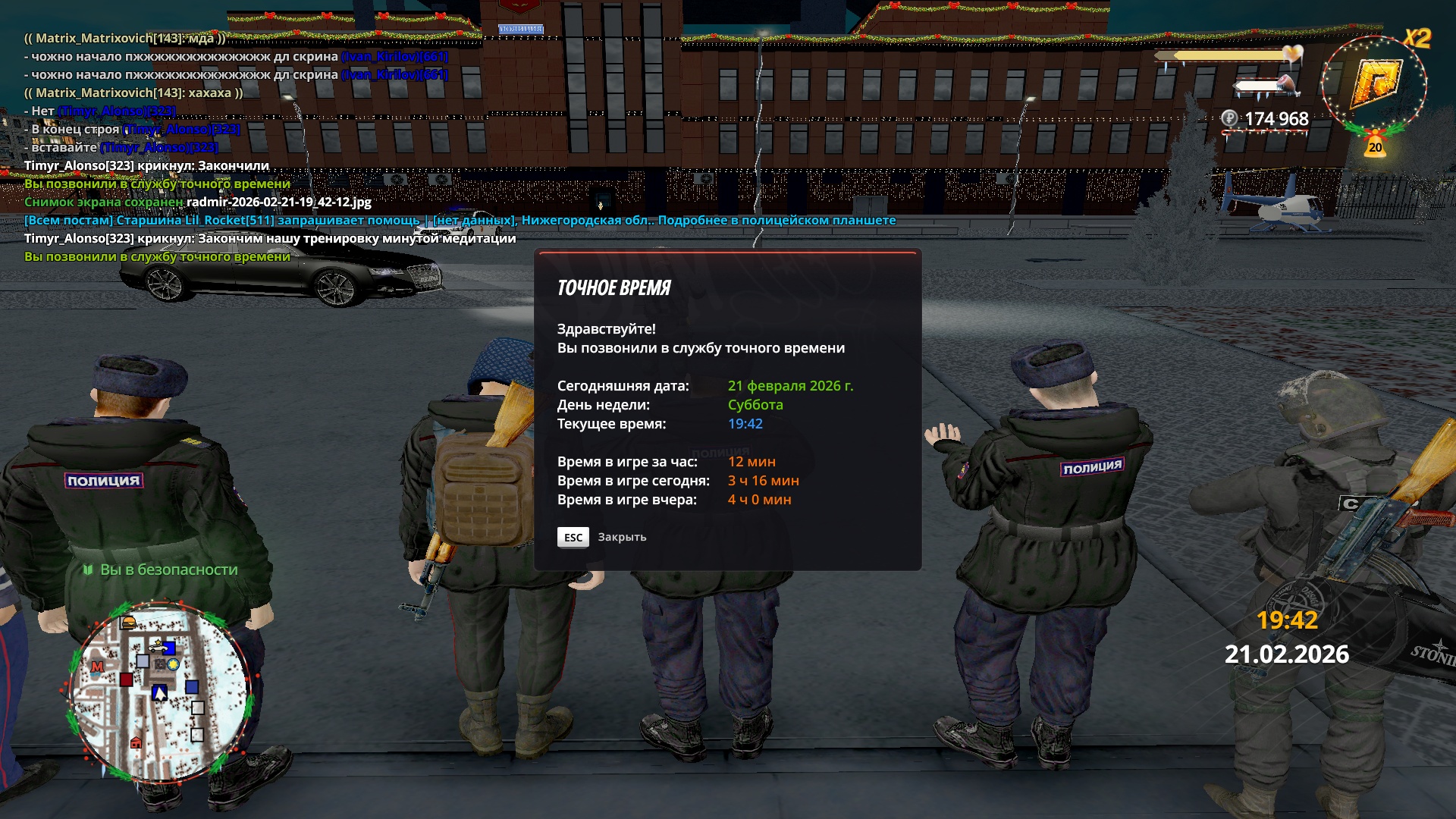
Task: Open the bell icon showing 20
Action: click(x=1375, y=144)
